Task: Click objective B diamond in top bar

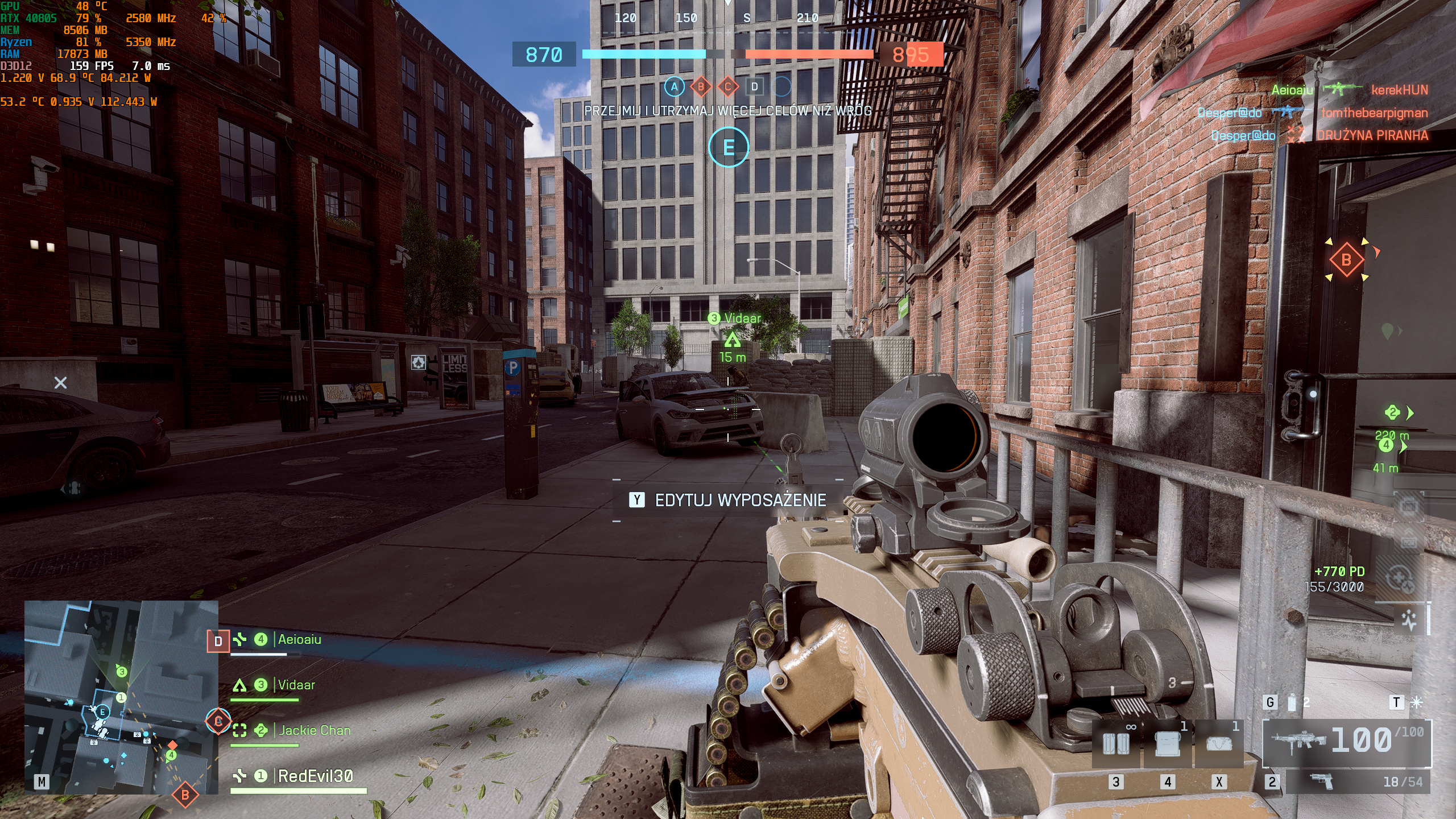Action: 701,87
